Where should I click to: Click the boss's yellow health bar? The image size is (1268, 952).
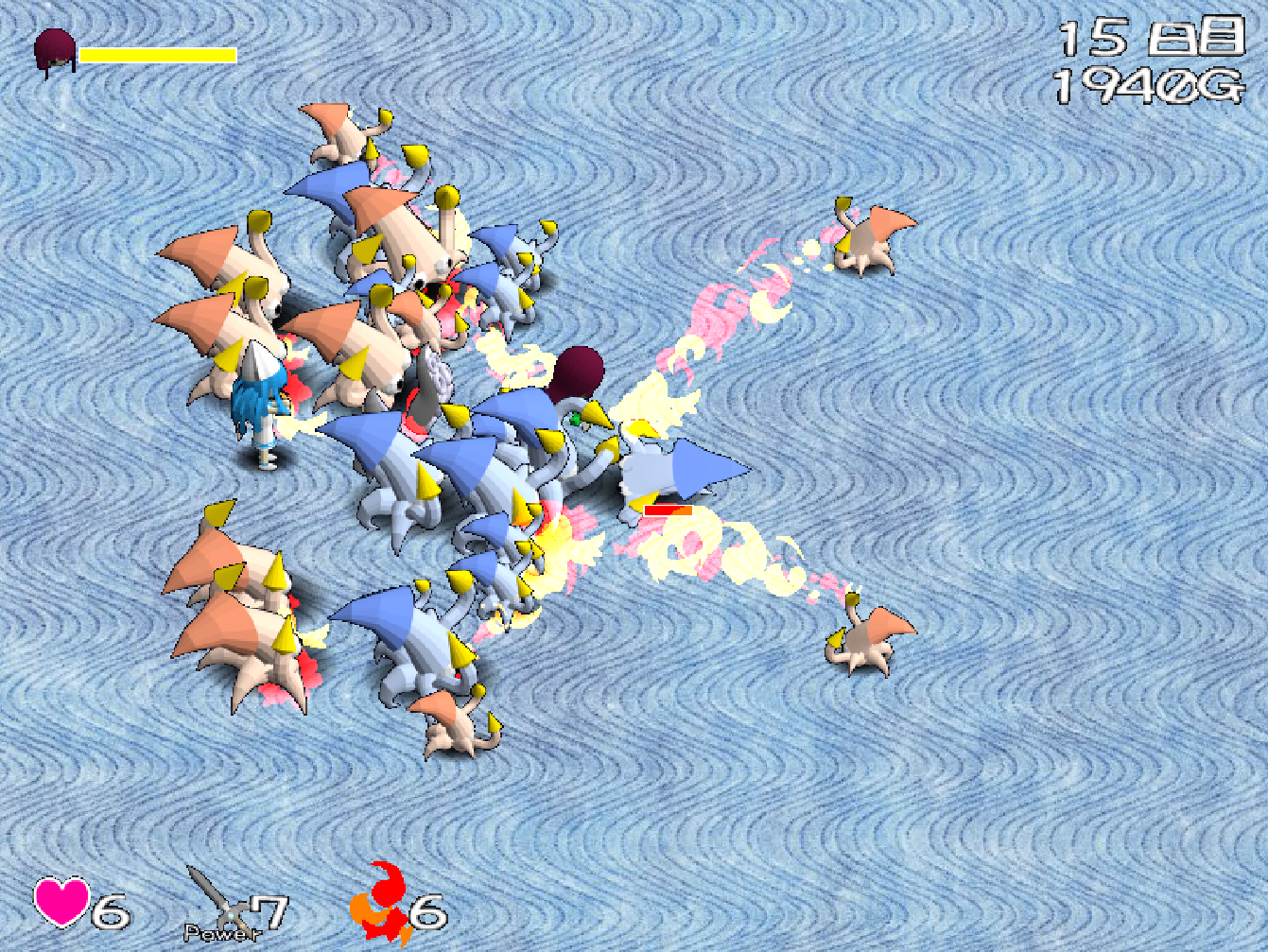[156, 55]
